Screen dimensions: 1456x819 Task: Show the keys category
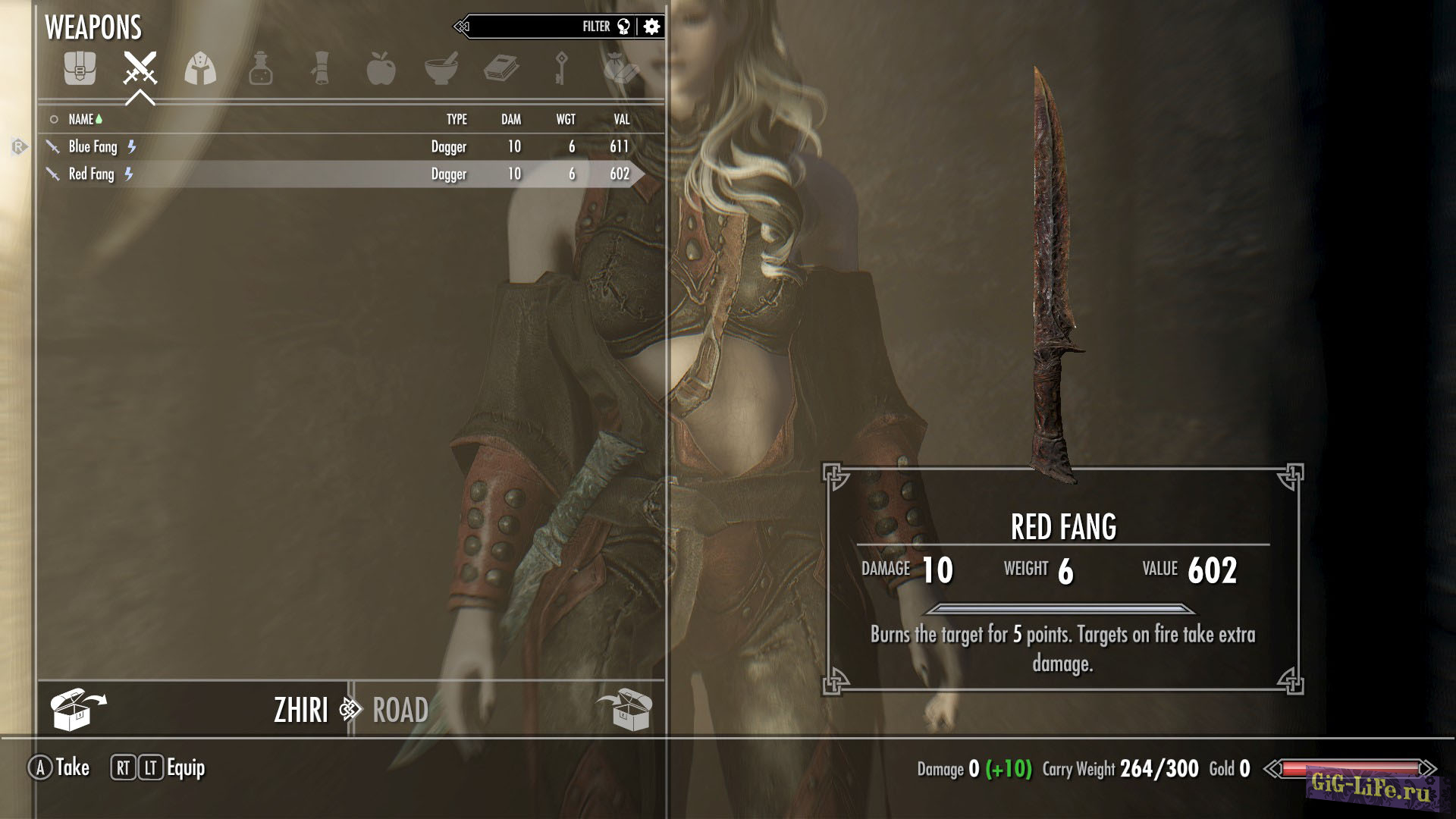(x=561, y=68)
